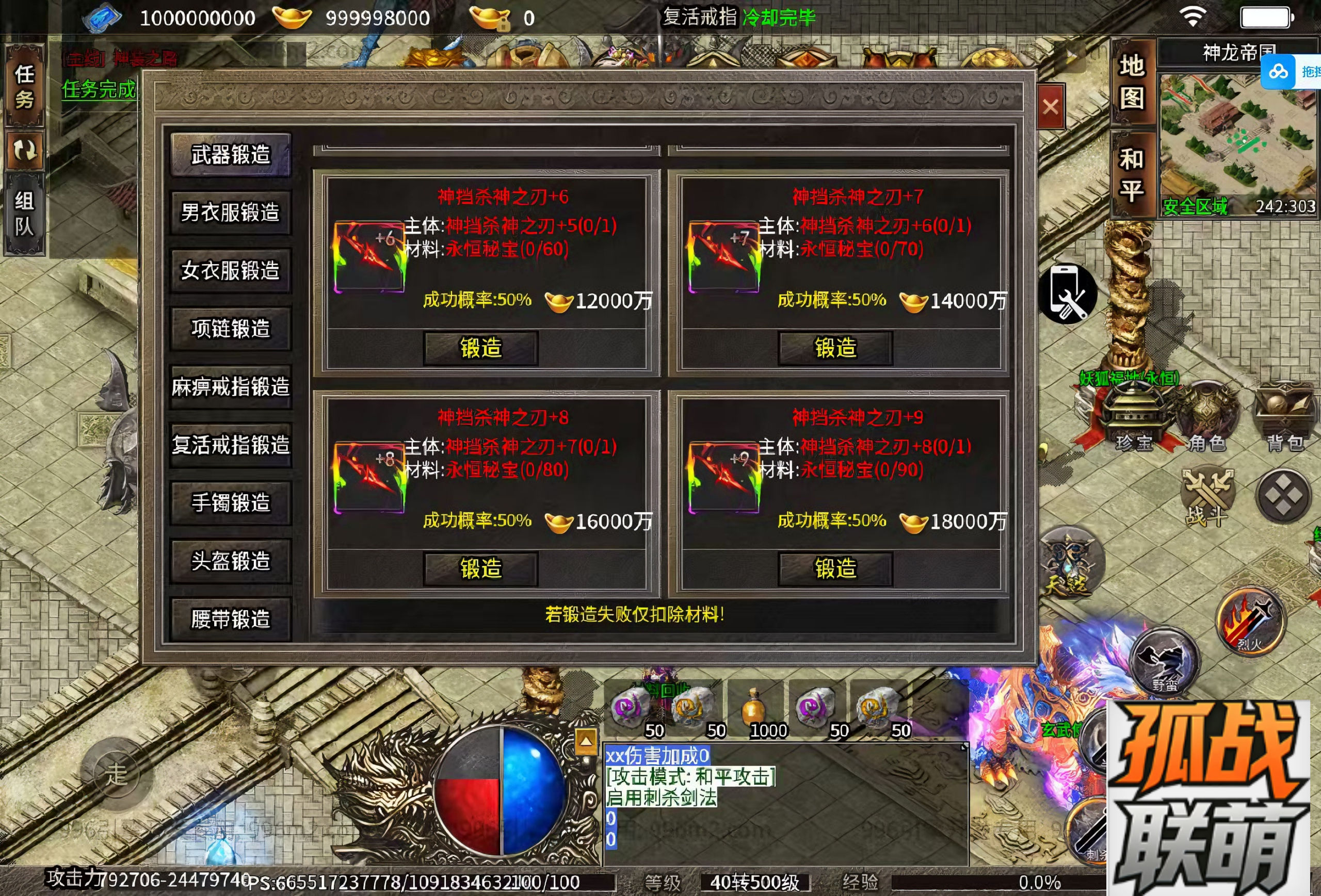Switch to 武器锻造 weapon forging tab

click(230, 155)
